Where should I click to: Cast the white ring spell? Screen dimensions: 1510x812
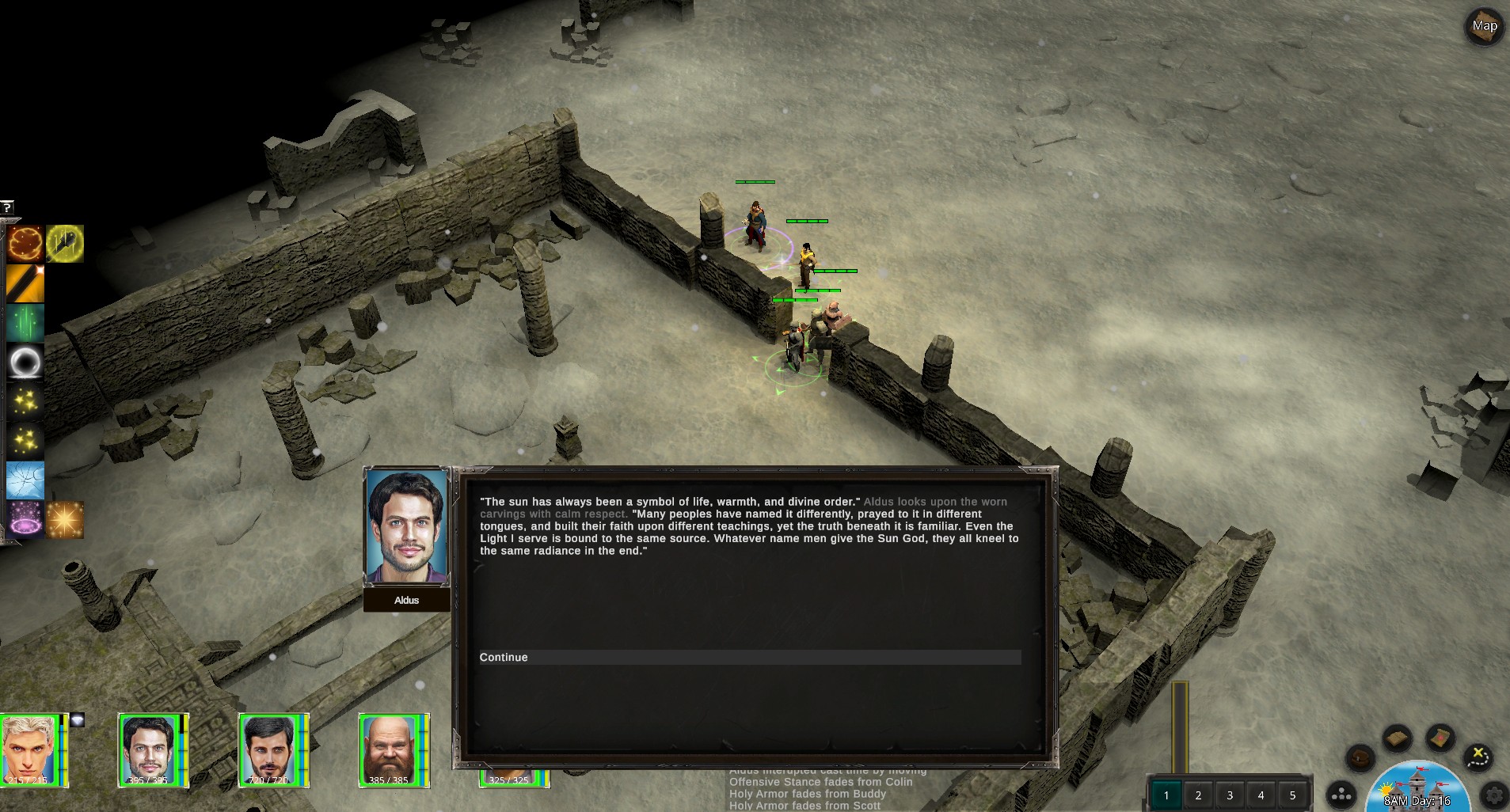[25, 362]
